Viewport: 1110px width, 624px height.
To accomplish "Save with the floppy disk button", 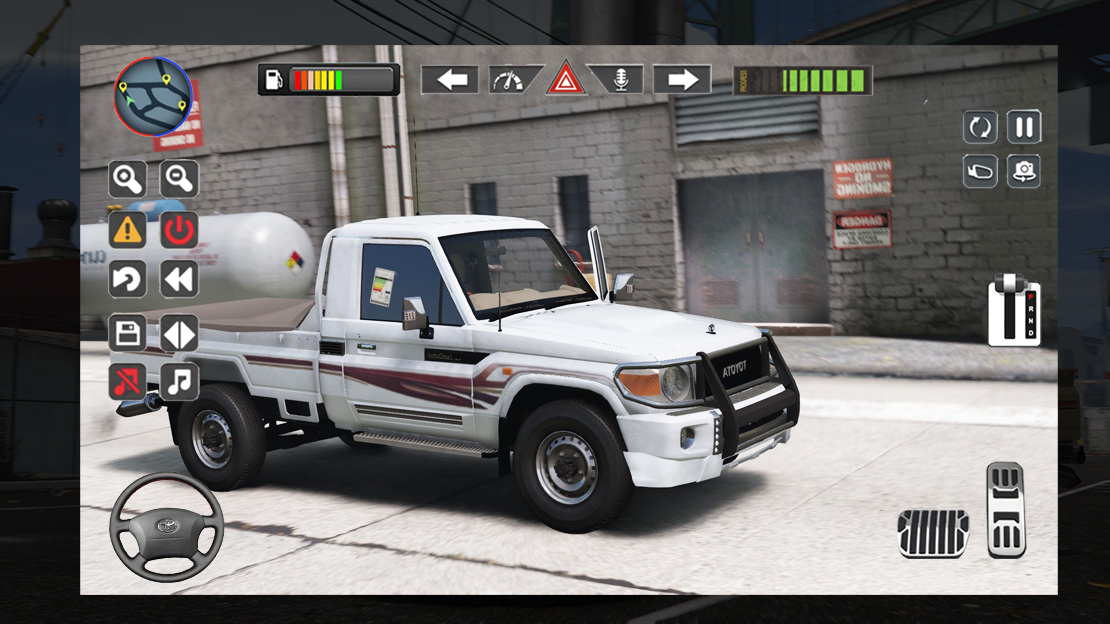I will (127, 333).
